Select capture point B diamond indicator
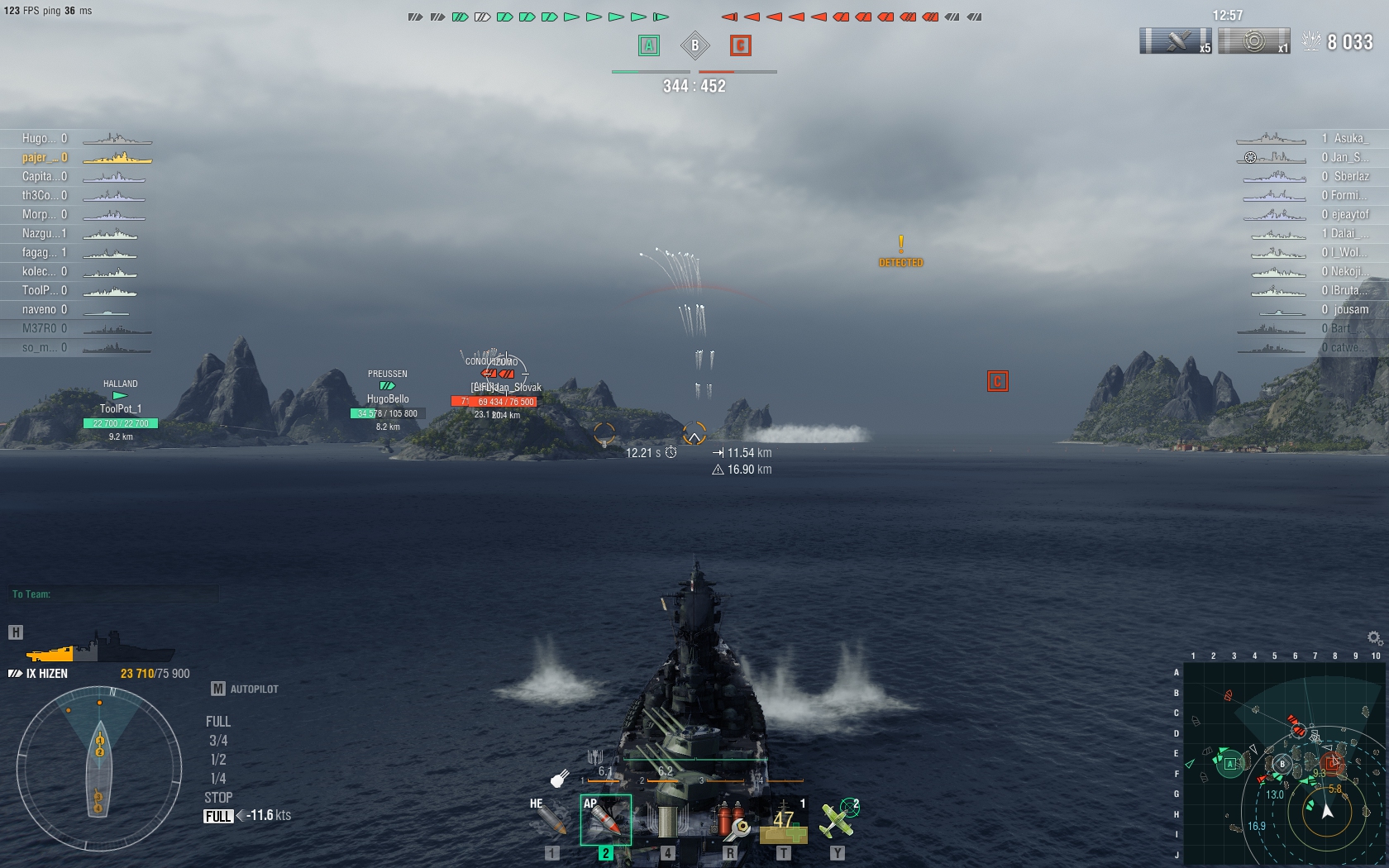This screenshot has height=868, width=1389. click(x=694, y=45)
